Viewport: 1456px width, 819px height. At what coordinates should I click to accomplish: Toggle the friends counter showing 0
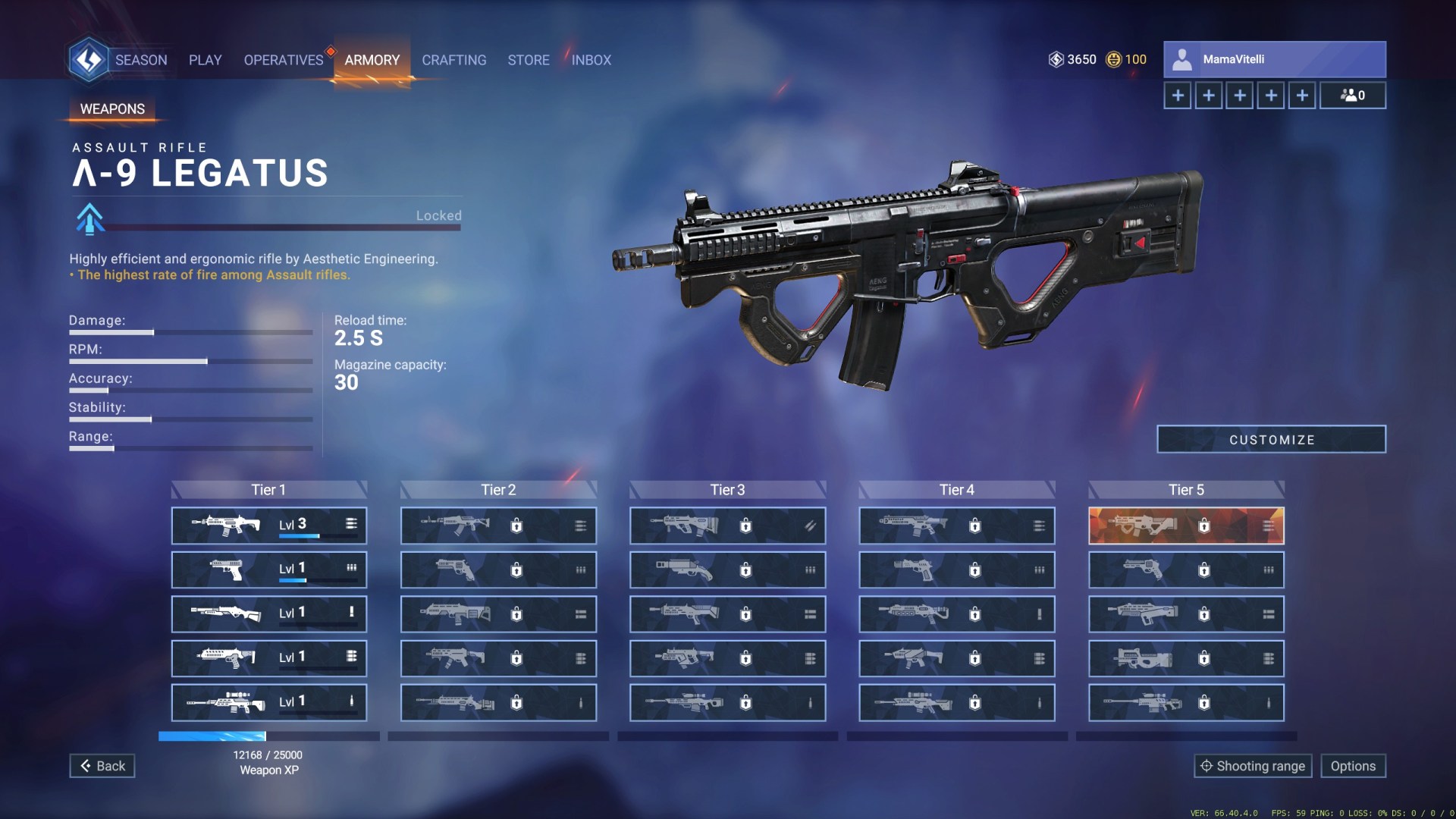(x=1353, y=96)
